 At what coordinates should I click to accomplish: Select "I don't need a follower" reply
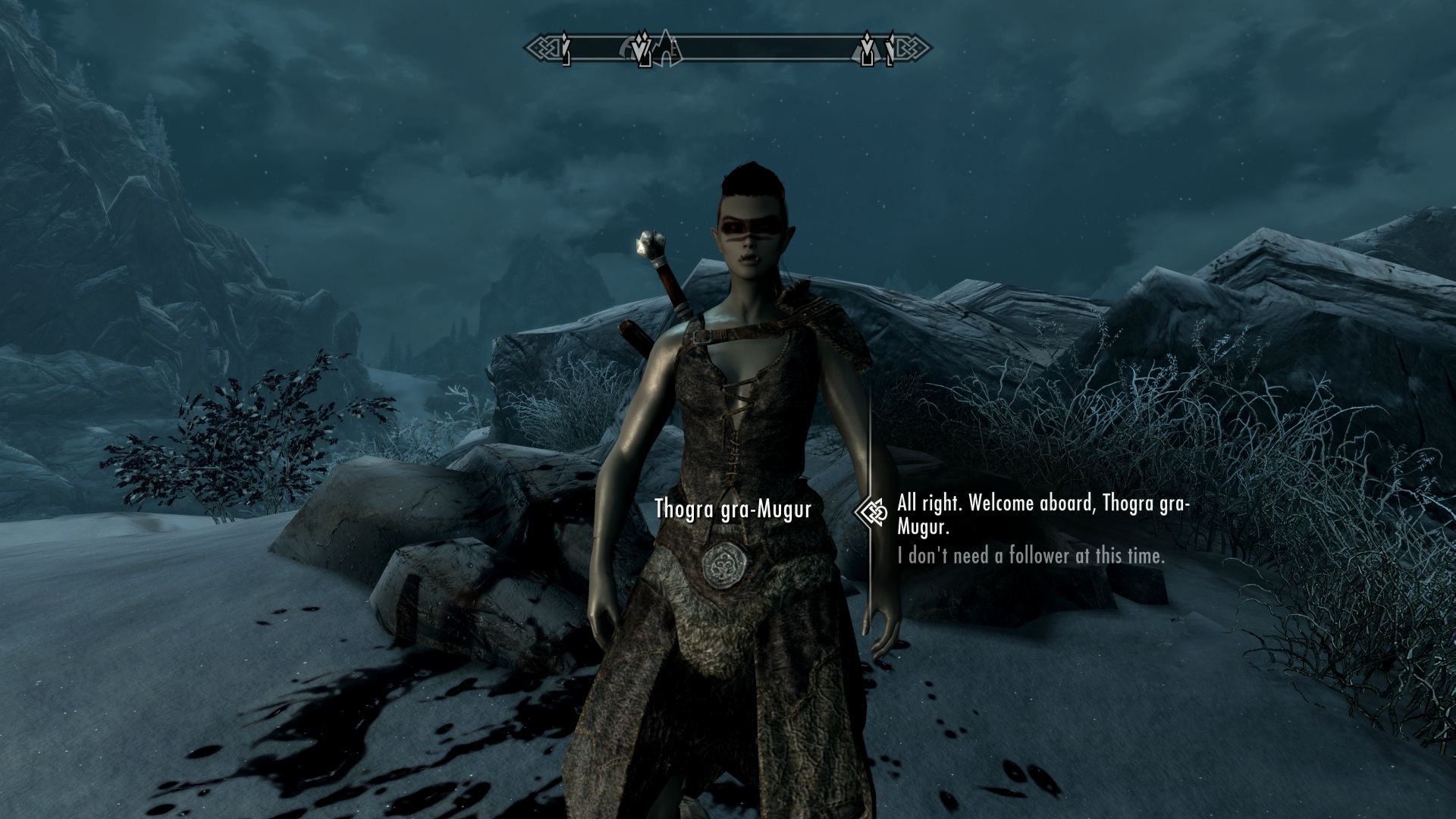tap(1030, 556)
